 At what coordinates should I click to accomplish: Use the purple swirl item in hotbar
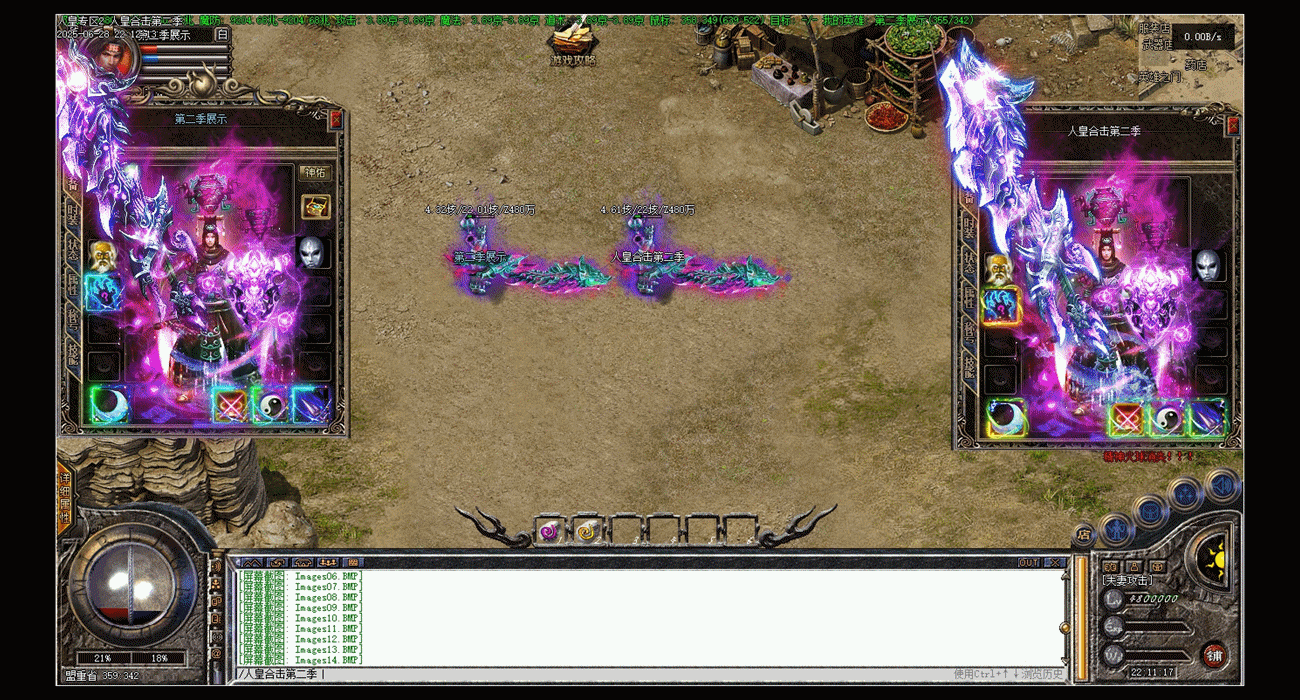coord(549,532)
